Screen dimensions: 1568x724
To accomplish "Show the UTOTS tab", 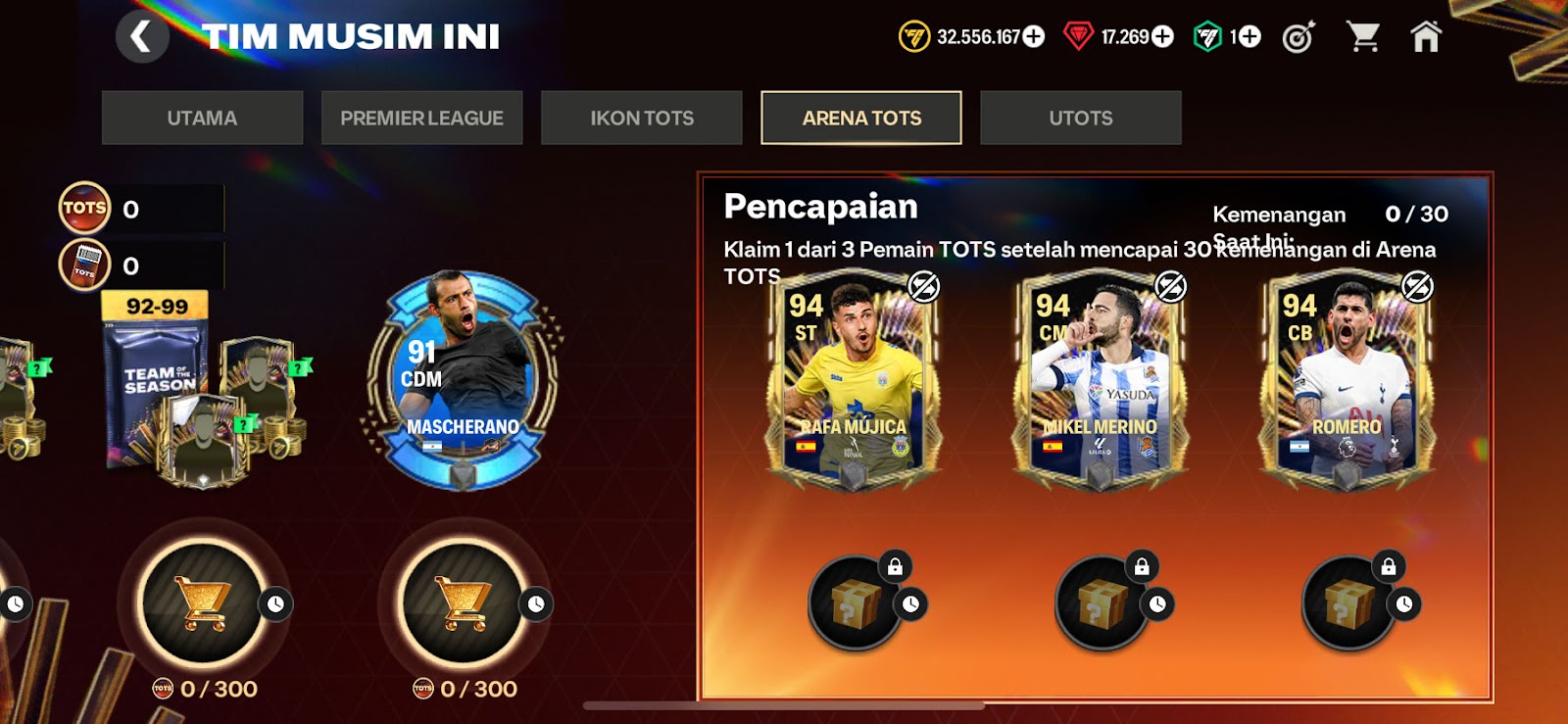I will pos(1081,118).
